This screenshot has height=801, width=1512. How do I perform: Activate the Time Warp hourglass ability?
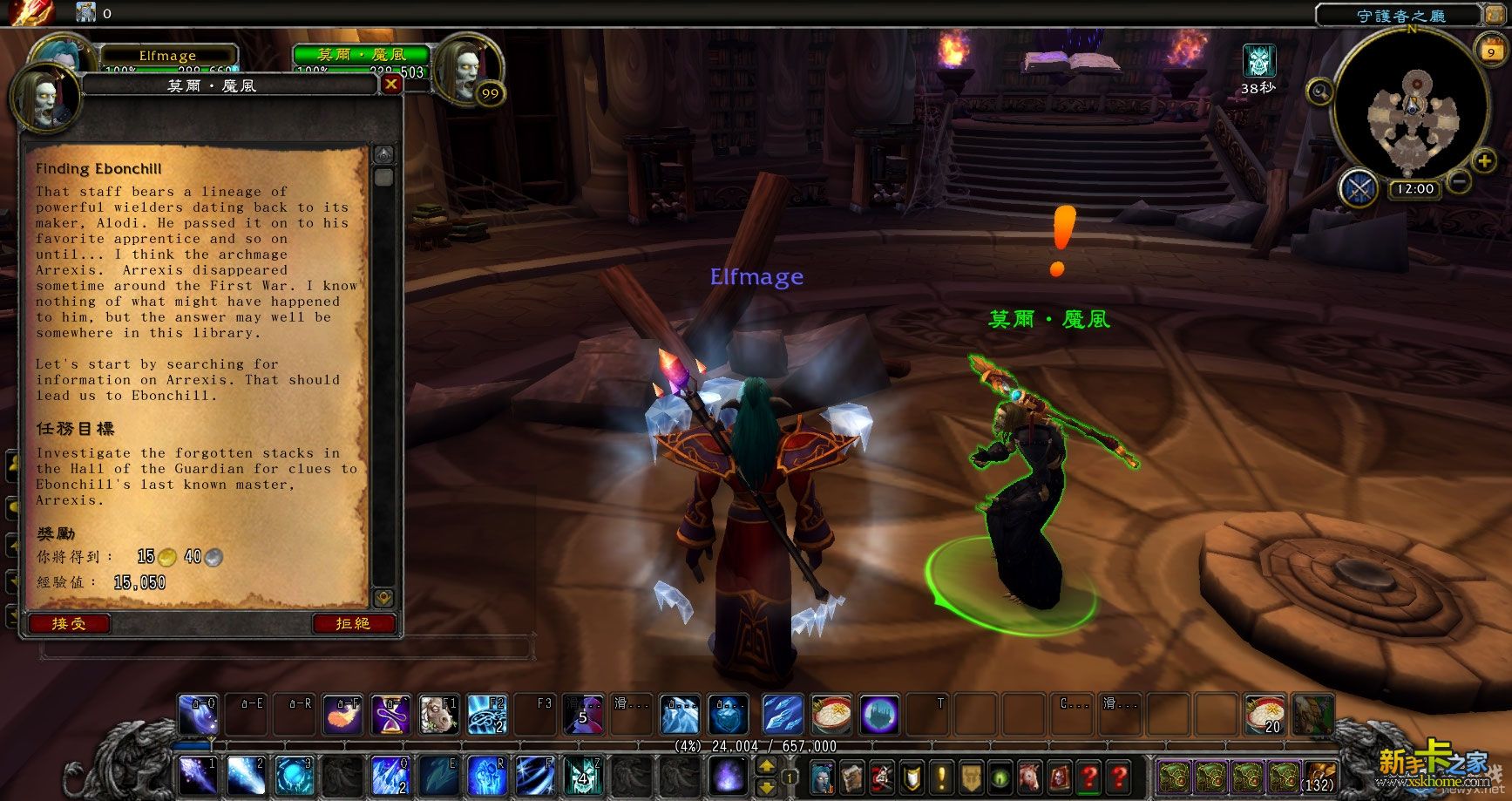389,715
